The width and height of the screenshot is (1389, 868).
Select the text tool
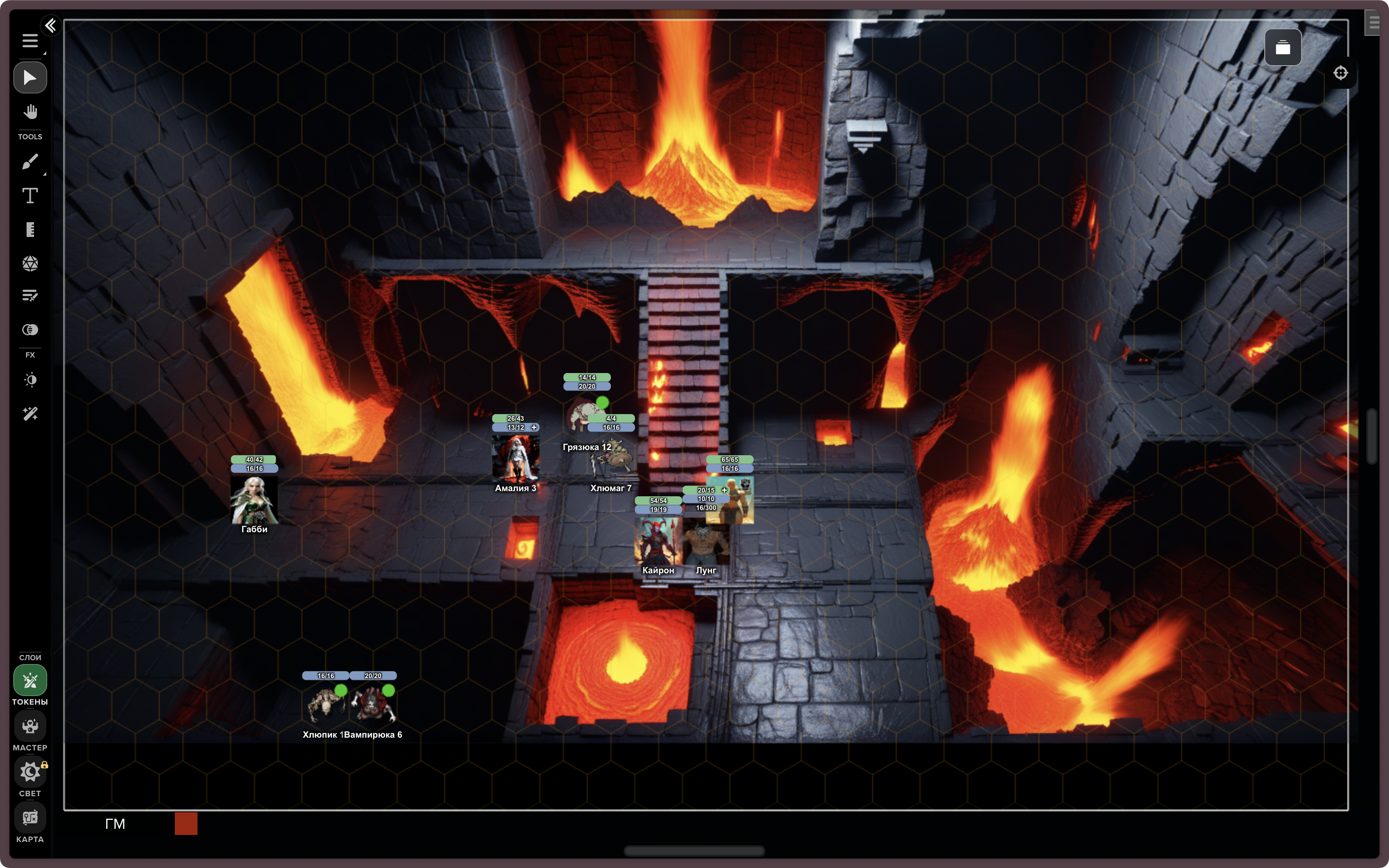[x=30, y=196]
